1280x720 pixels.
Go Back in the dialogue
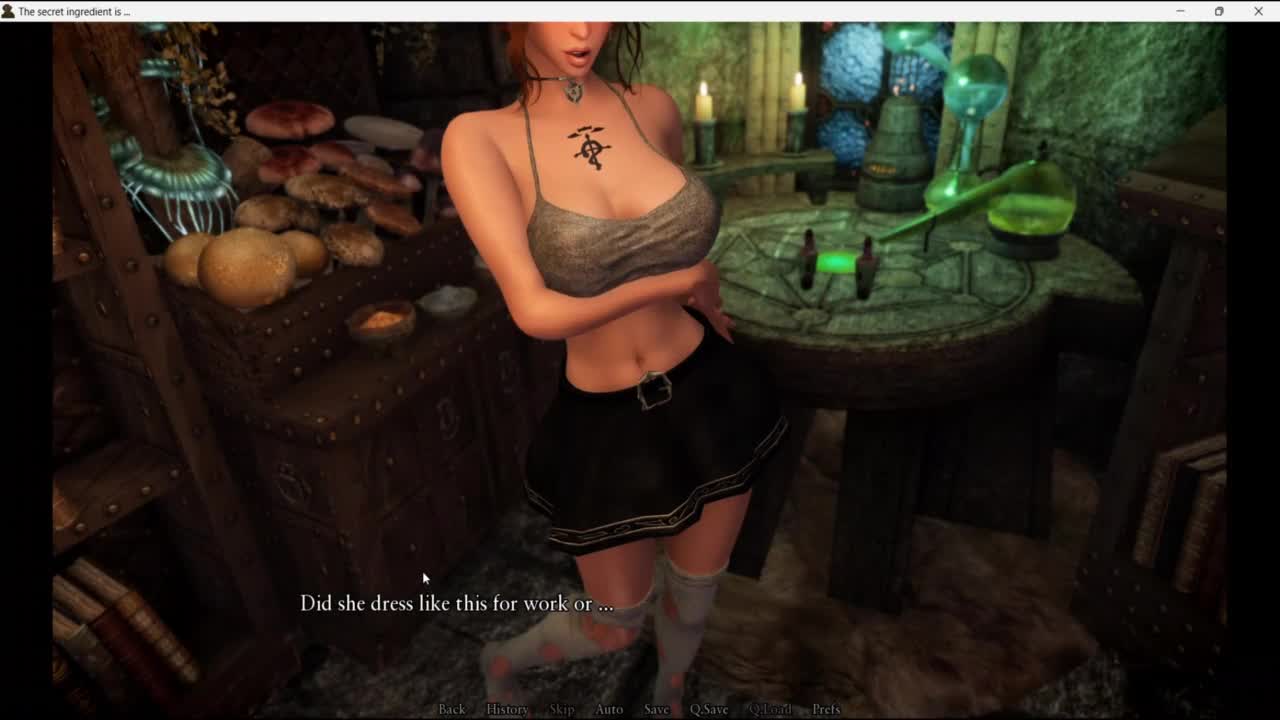pyautogui.click(x=452, y=709)
